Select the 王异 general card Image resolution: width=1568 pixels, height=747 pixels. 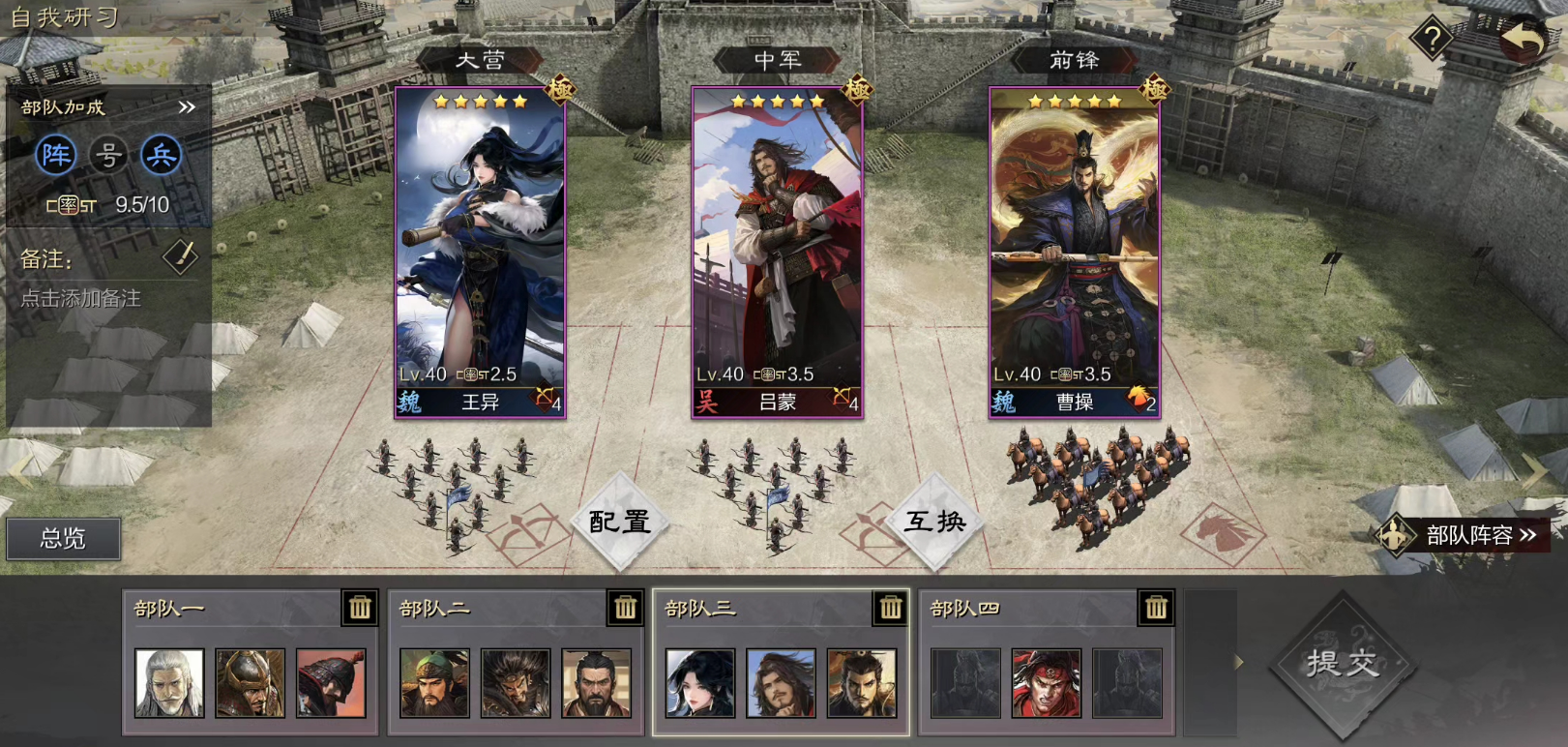pos(480,252)
